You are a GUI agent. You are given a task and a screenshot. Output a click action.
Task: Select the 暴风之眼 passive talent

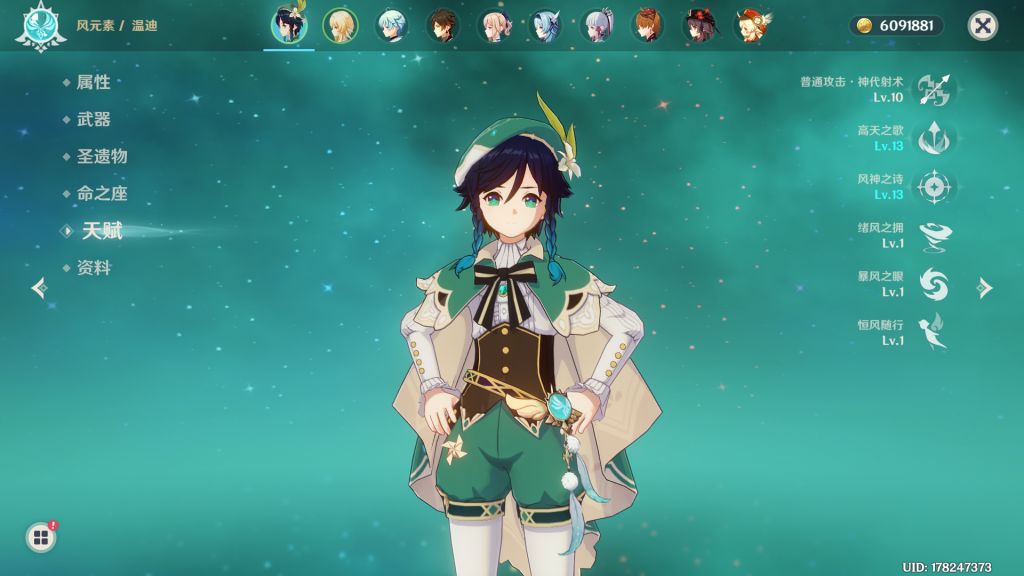tap(936, 284)
